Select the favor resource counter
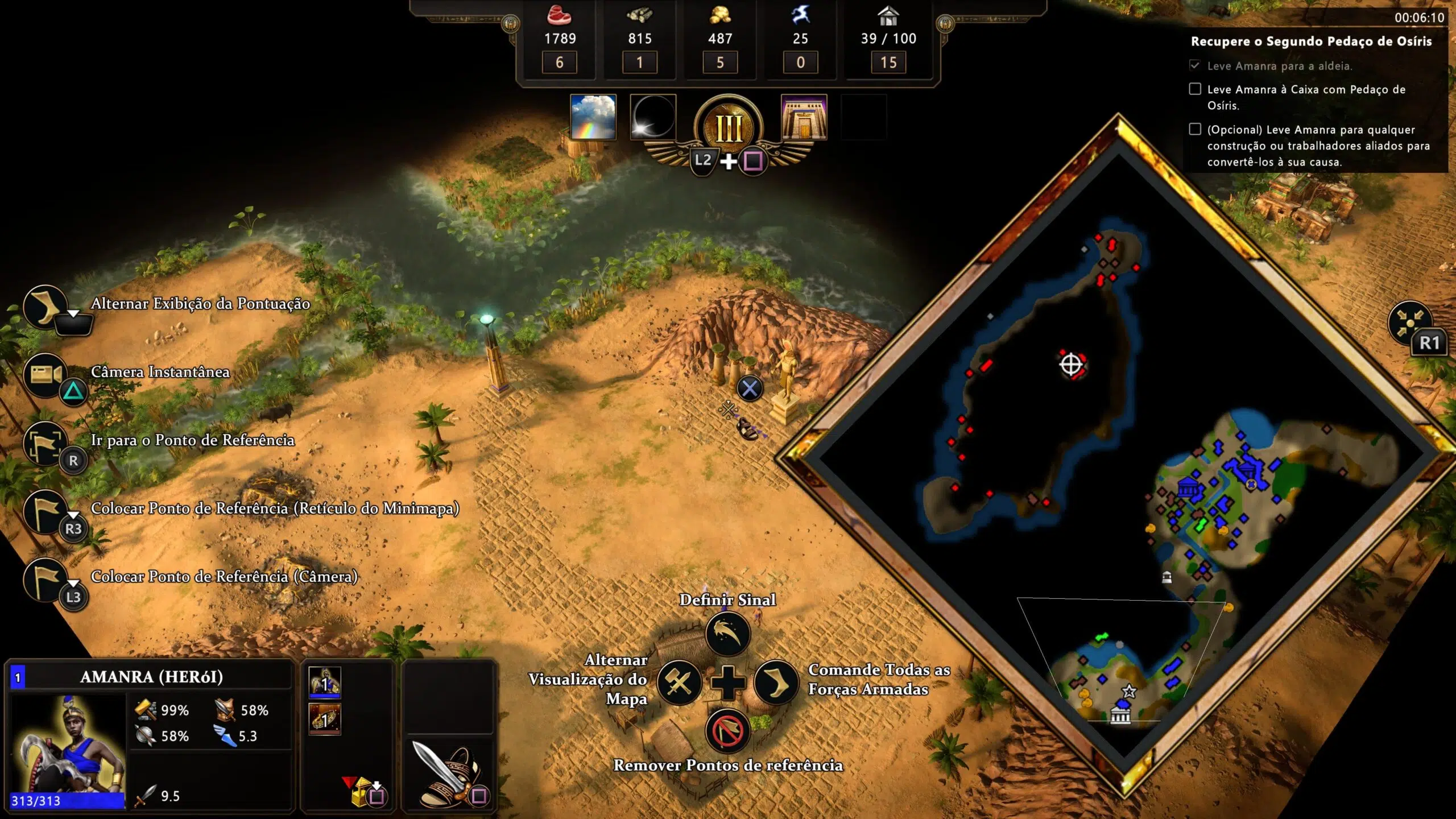This screenshot has height=819, width=1456. pos(800,39)
